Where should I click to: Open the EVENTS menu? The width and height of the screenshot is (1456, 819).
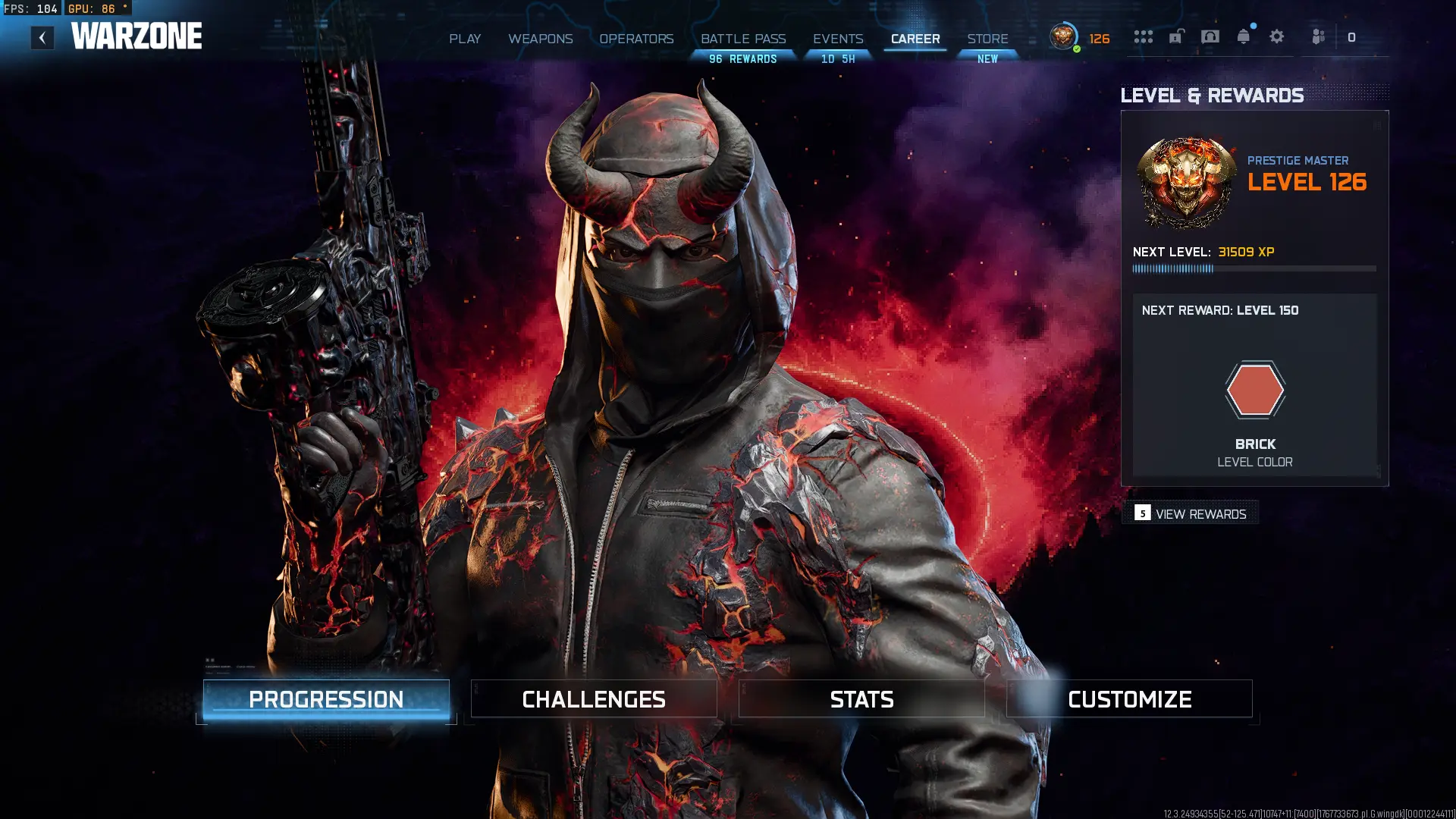837,39
